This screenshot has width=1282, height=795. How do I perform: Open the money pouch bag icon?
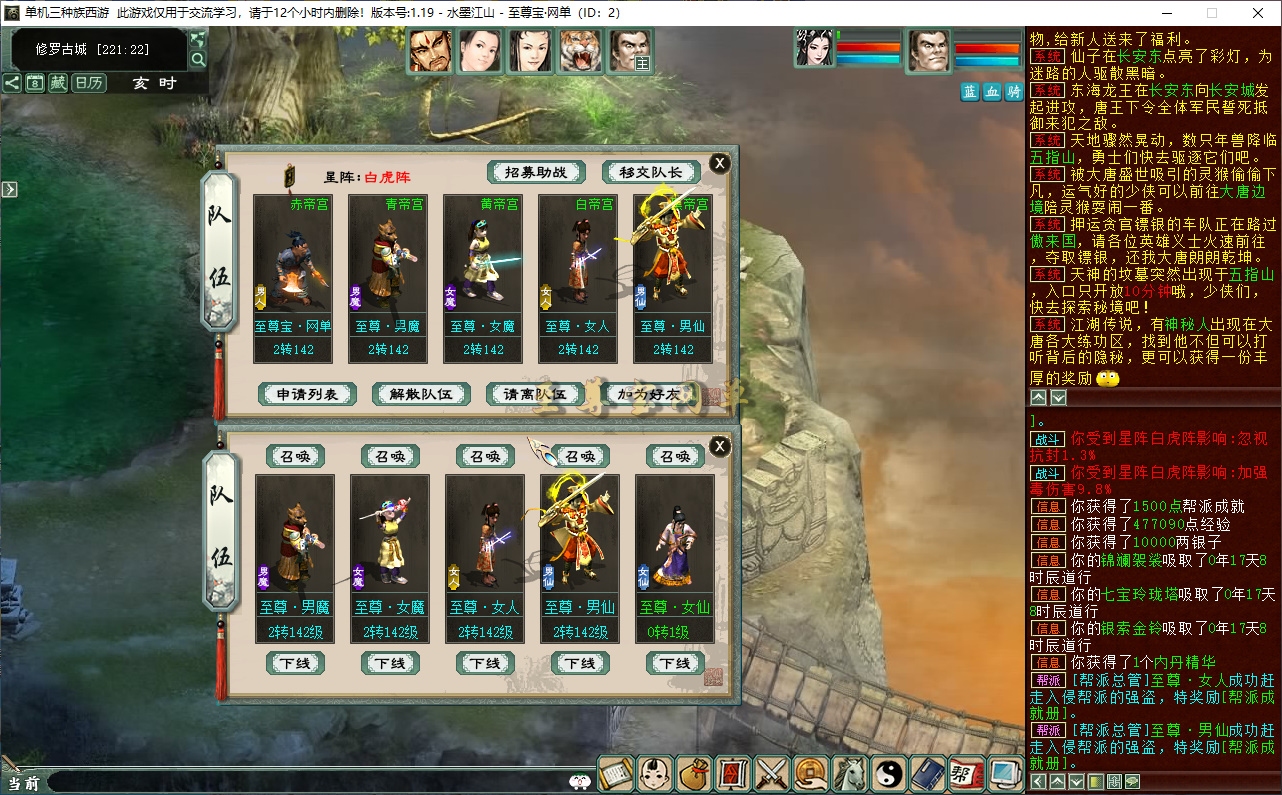693,773
